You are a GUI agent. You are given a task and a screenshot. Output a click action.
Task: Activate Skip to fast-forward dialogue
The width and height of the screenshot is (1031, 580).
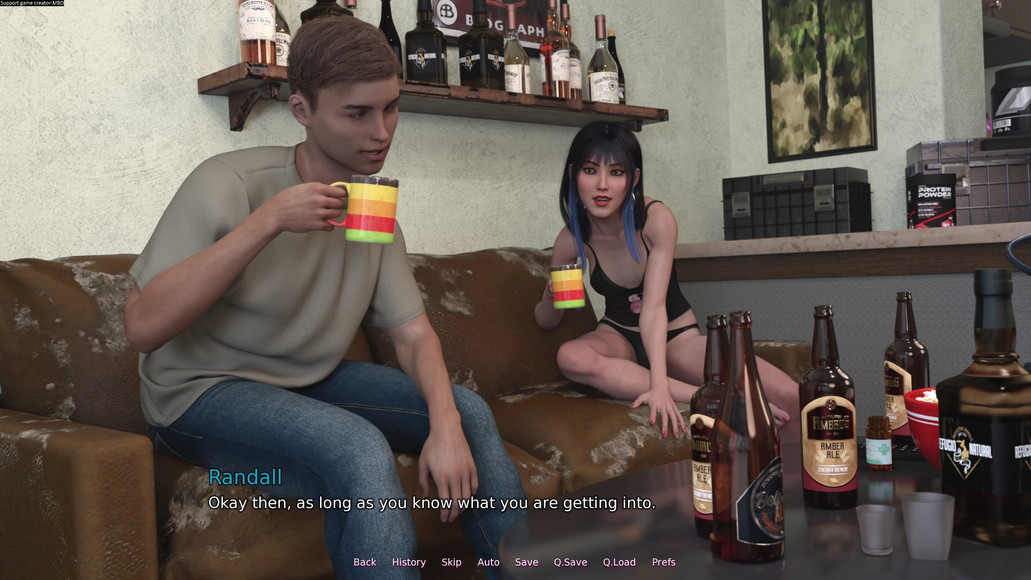451,562
